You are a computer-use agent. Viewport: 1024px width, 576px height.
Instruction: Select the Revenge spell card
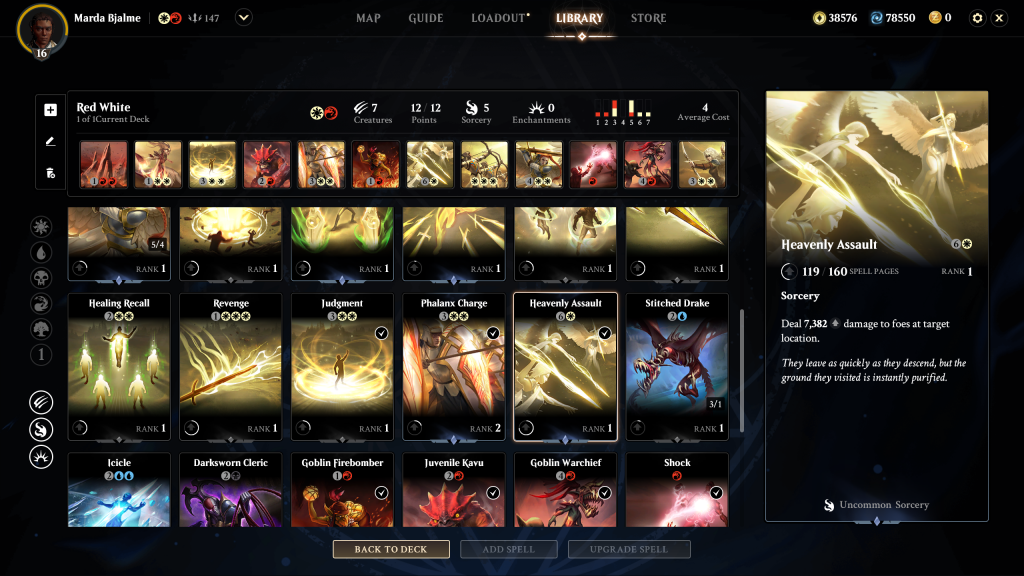point(231,366)
